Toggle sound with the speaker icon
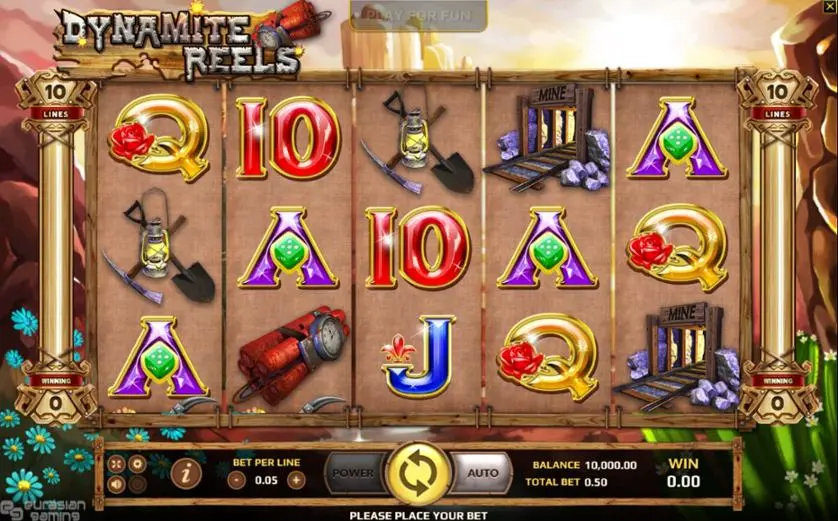Screen dimensions: 838x521 (115, 485)
